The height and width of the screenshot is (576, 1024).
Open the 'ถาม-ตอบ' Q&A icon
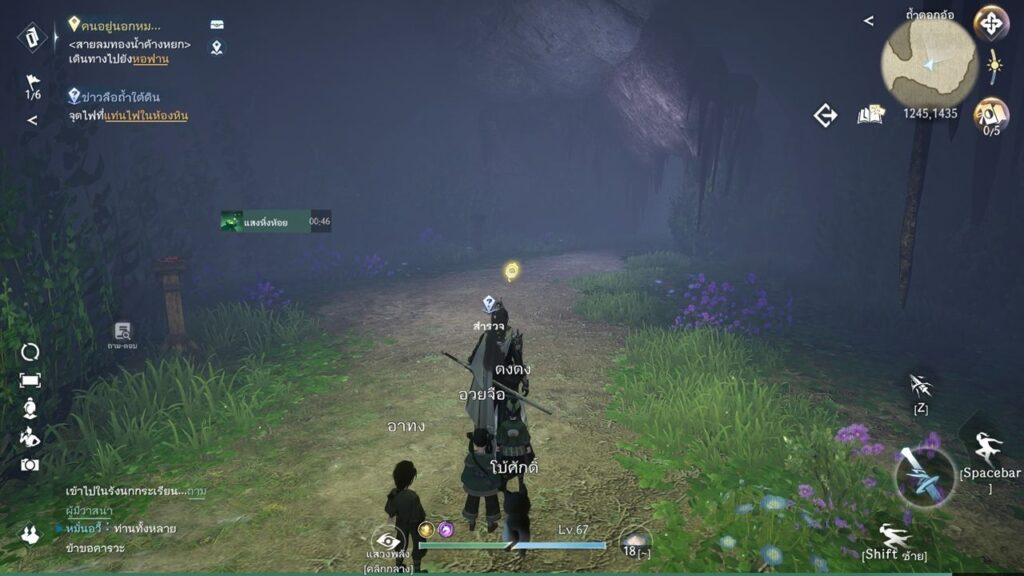click(x=122, y=333)
